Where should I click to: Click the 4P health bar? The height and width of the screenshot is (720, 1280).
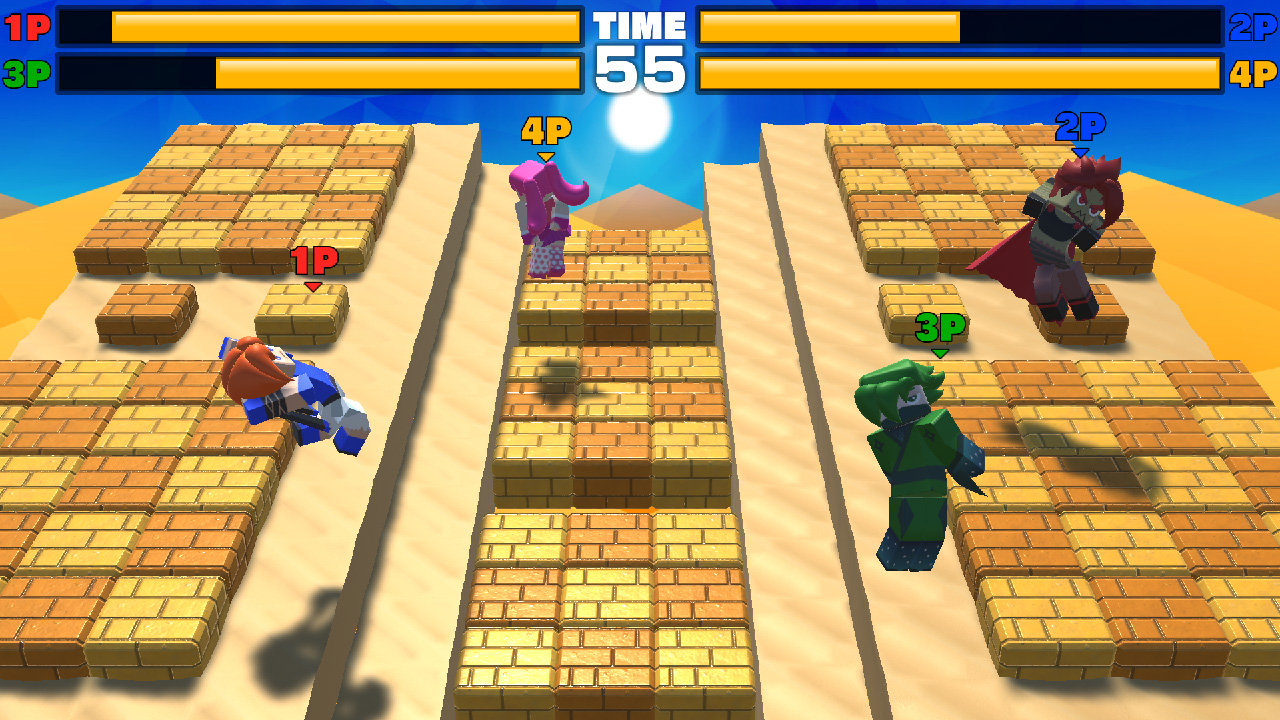pos(960,68)
